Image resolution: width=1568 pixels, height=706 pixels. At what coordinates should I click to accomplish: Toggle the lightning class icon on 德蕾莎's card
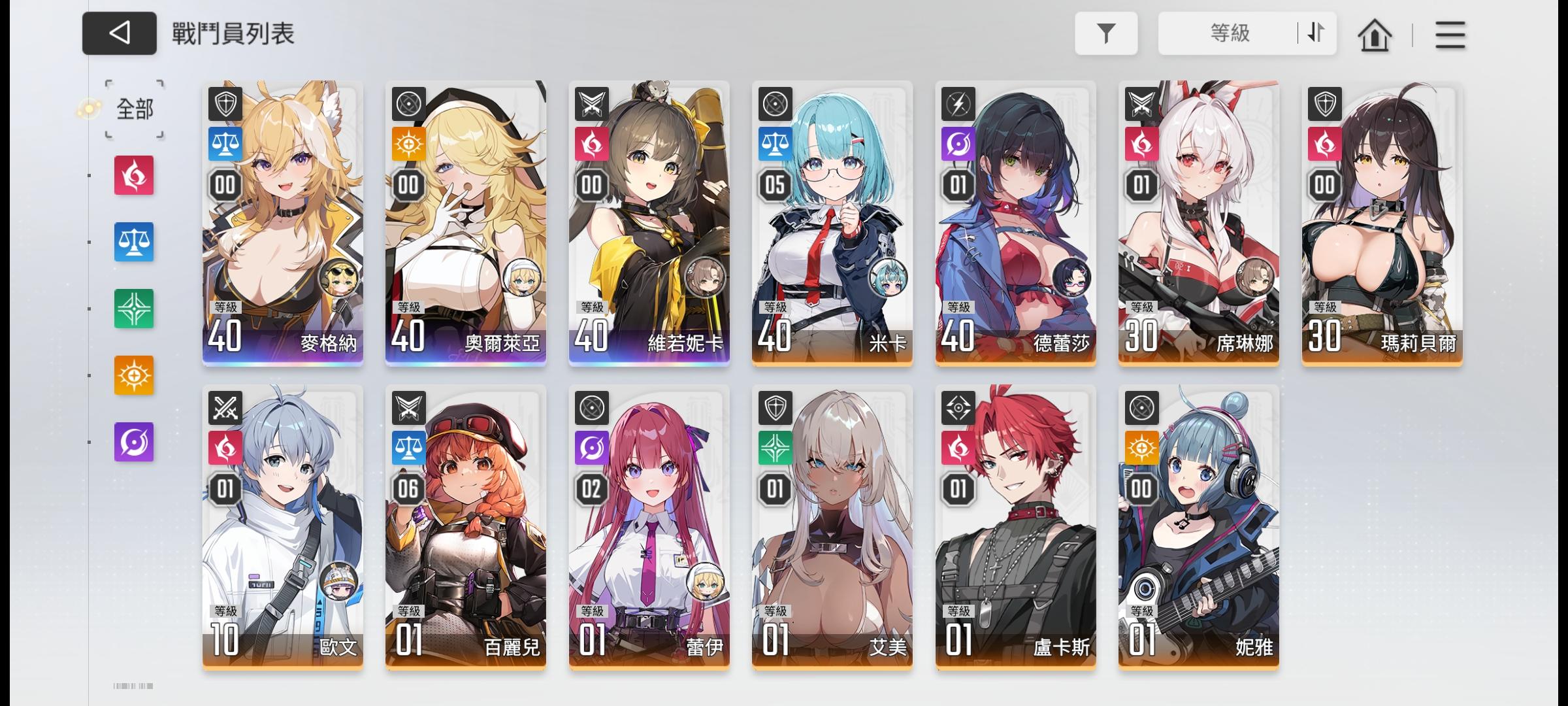(x=956, y=104)
